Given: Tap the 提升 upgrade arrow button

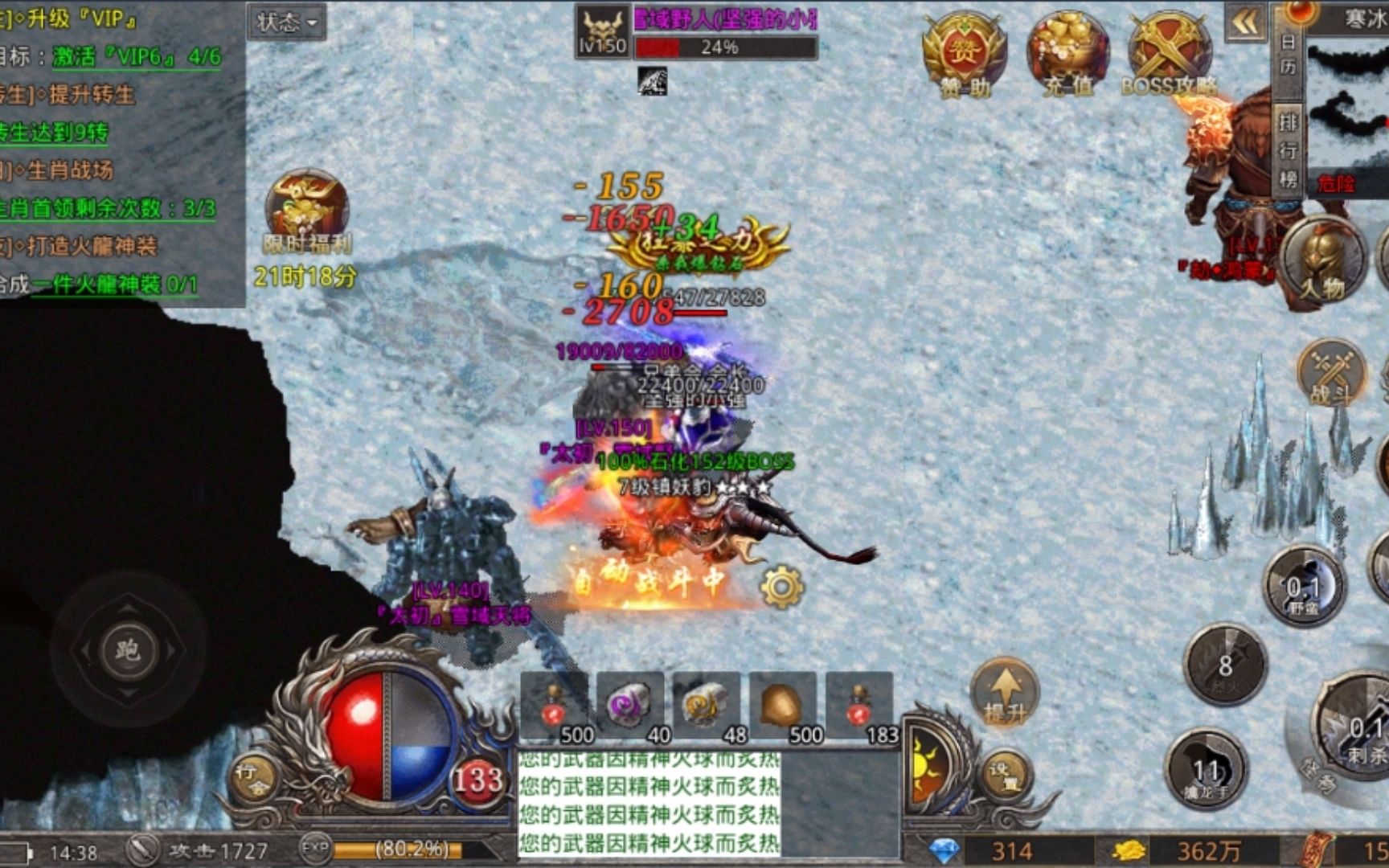Looking at the screenshot, I should (1005, 693).
